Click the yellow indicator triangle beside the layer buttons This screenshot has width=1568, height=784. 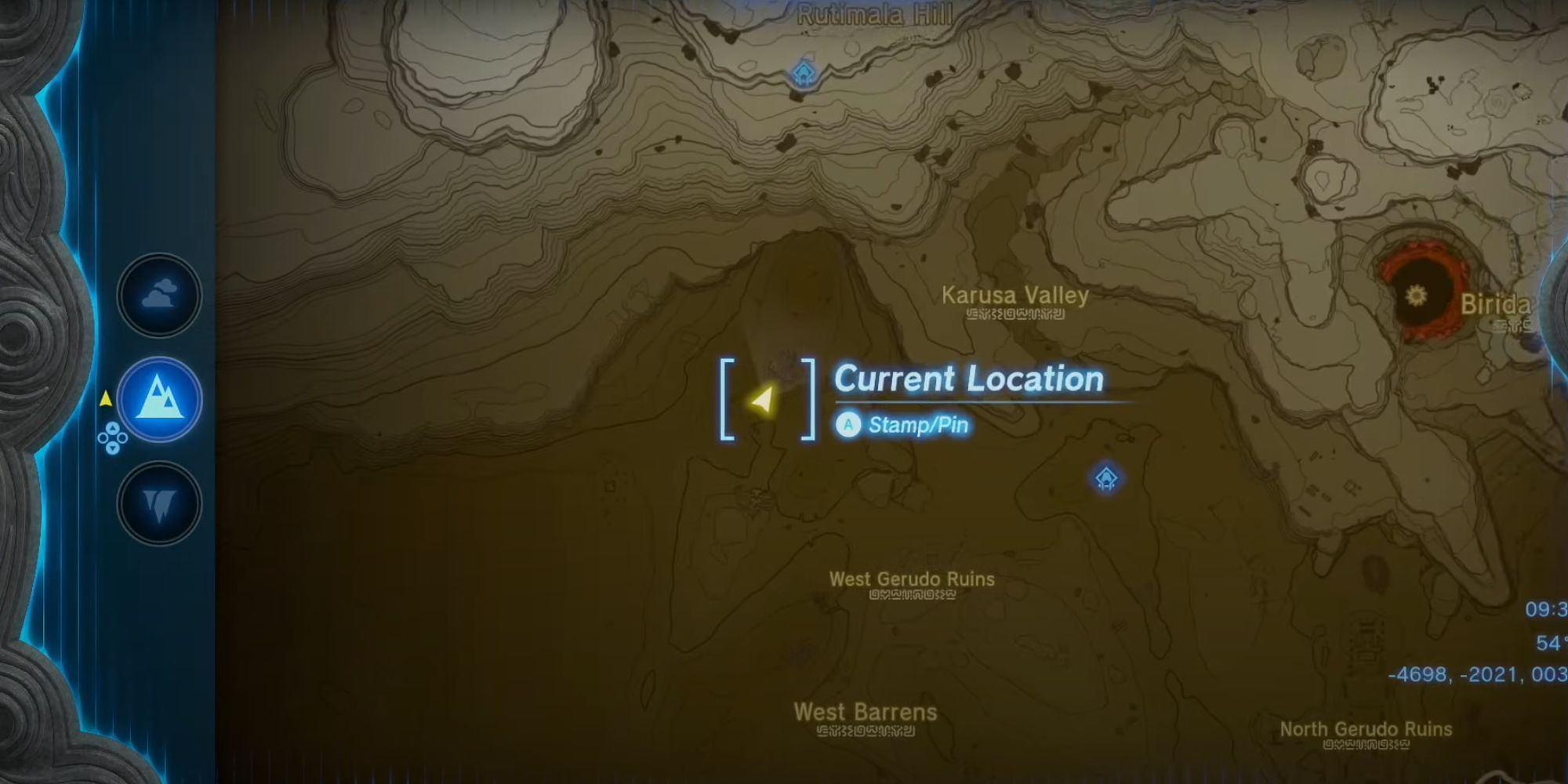[105, 397]
